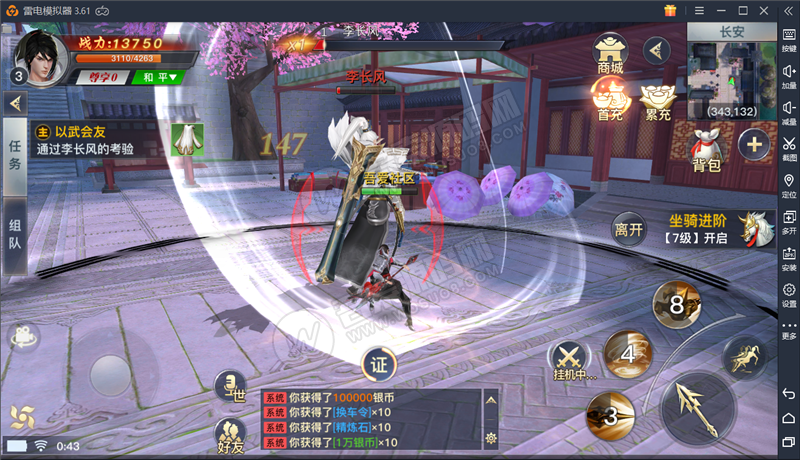Change the 和平 peace mode dropdown
The height and width of the screenshot is (460, 800).
(160, 77)
